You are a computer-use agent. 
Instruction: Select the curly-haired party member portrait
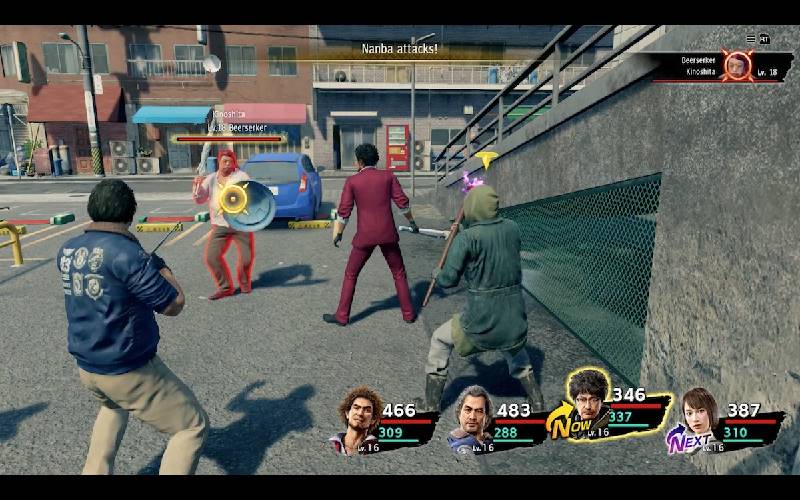358,419
